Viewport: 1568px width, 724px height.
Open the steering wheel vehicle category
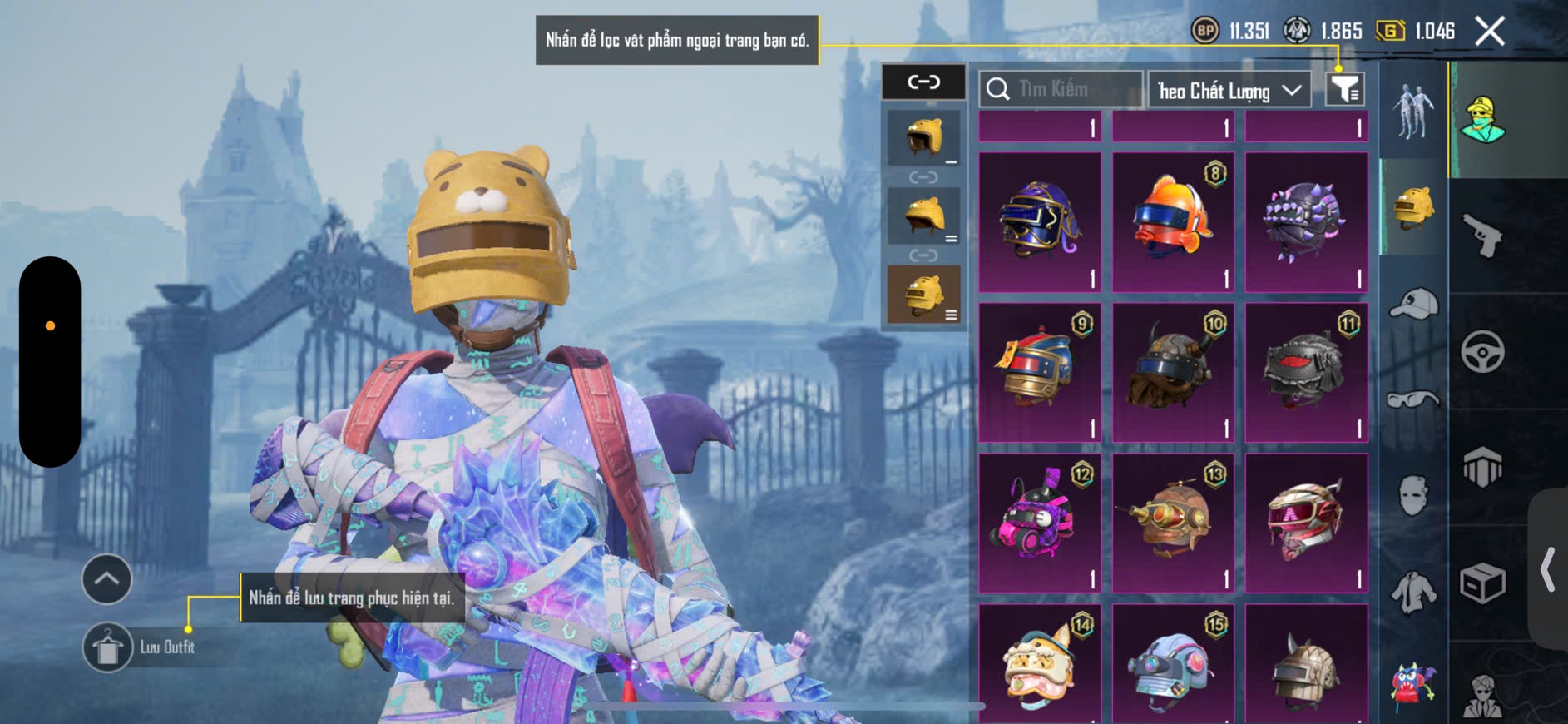coord(1482,351)
